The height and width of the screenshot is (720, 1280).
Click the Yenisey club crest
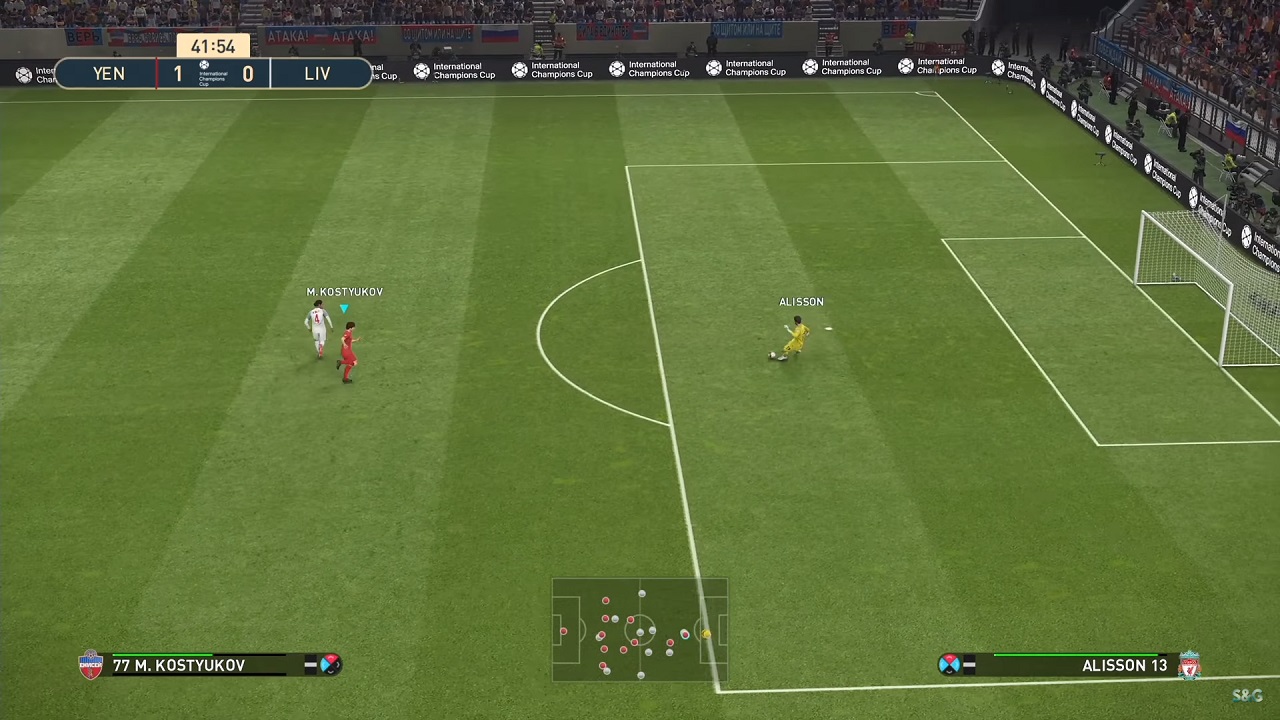click(91, 665)
